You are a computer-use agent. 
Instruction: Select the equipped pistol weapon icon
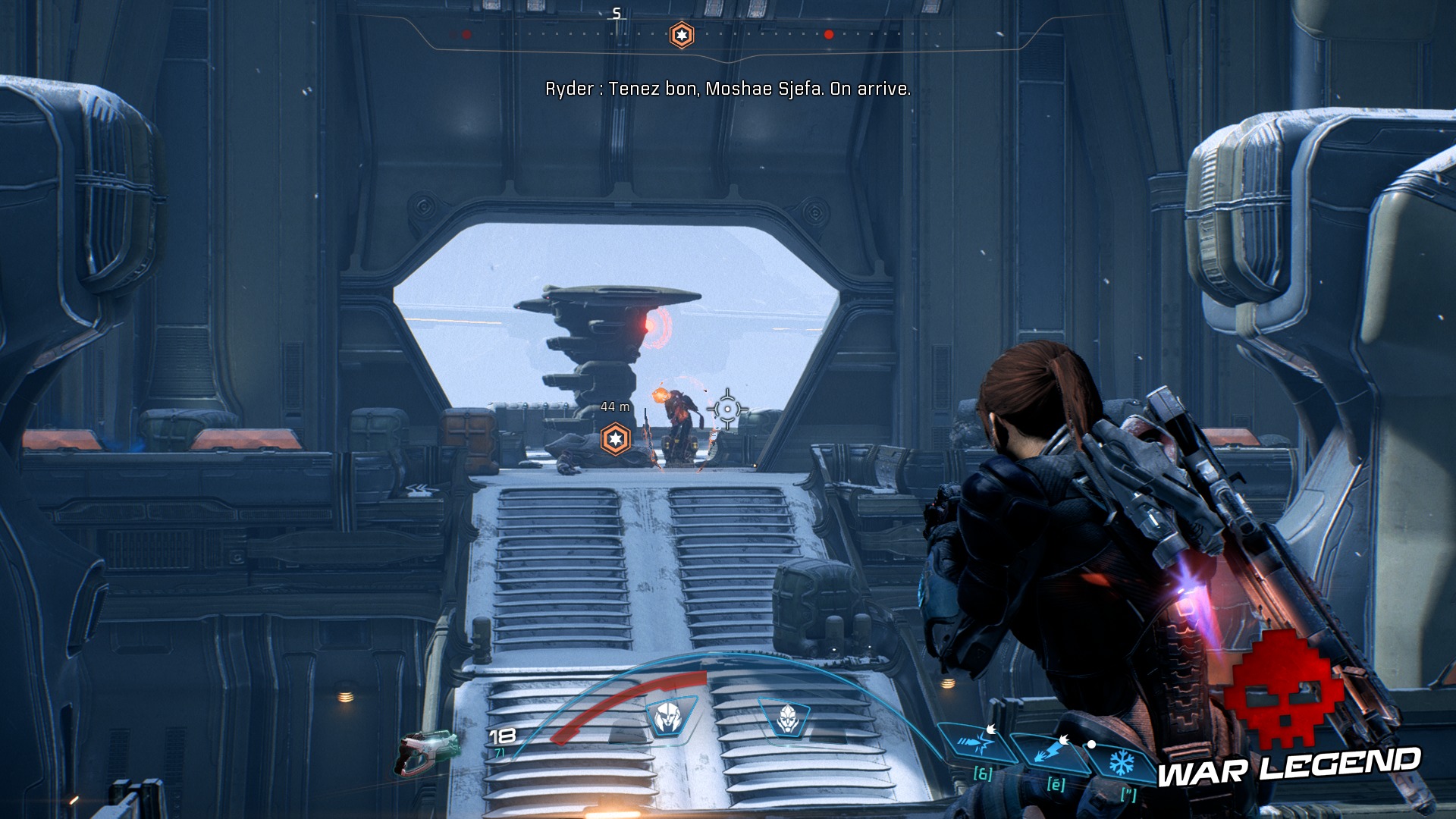click(428, 752)
